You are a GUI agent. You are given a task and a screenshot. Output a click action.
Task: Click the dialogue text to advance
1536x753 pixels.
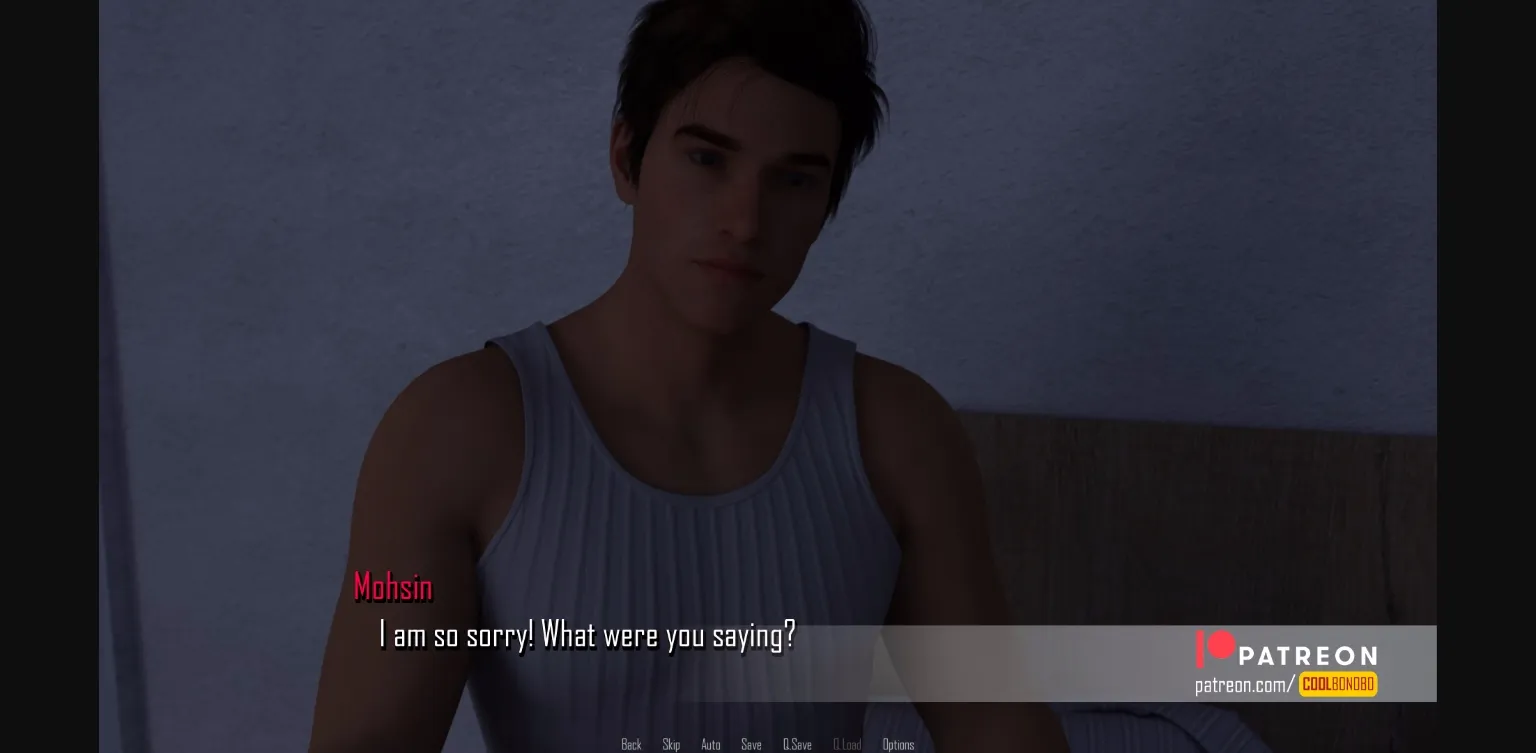pyautogui.click(x=588, y=635)
